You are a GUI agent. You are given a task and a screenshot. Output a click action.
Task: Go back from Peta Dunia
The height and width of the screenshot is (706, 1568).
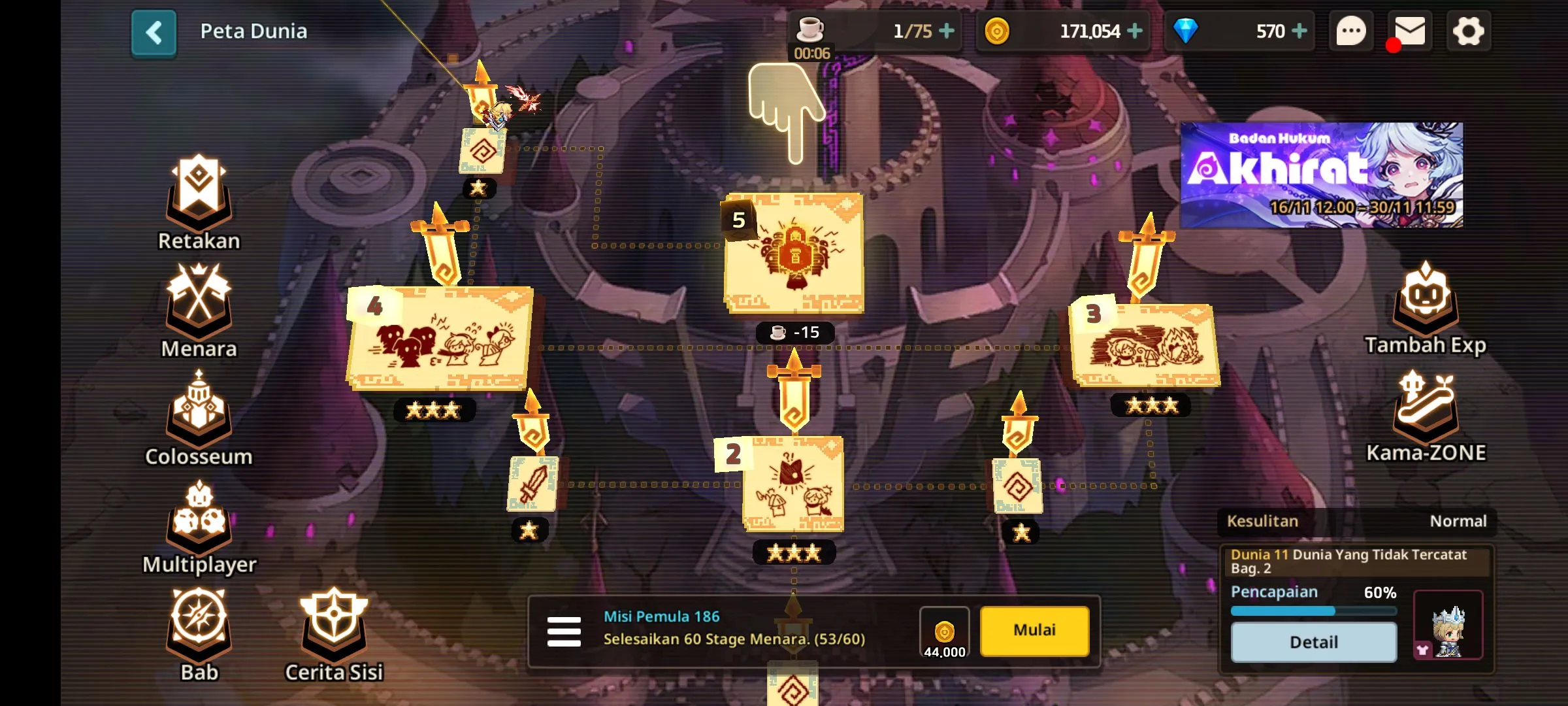point(154,32)
